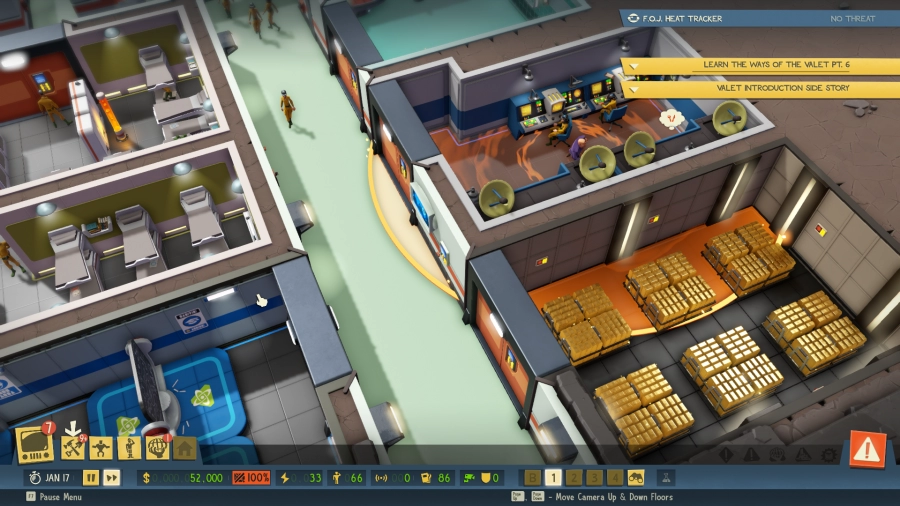The width and height of the screenshot is (900, 506).
Task: Select floor 3 view
Action: [x=594, y=478]
